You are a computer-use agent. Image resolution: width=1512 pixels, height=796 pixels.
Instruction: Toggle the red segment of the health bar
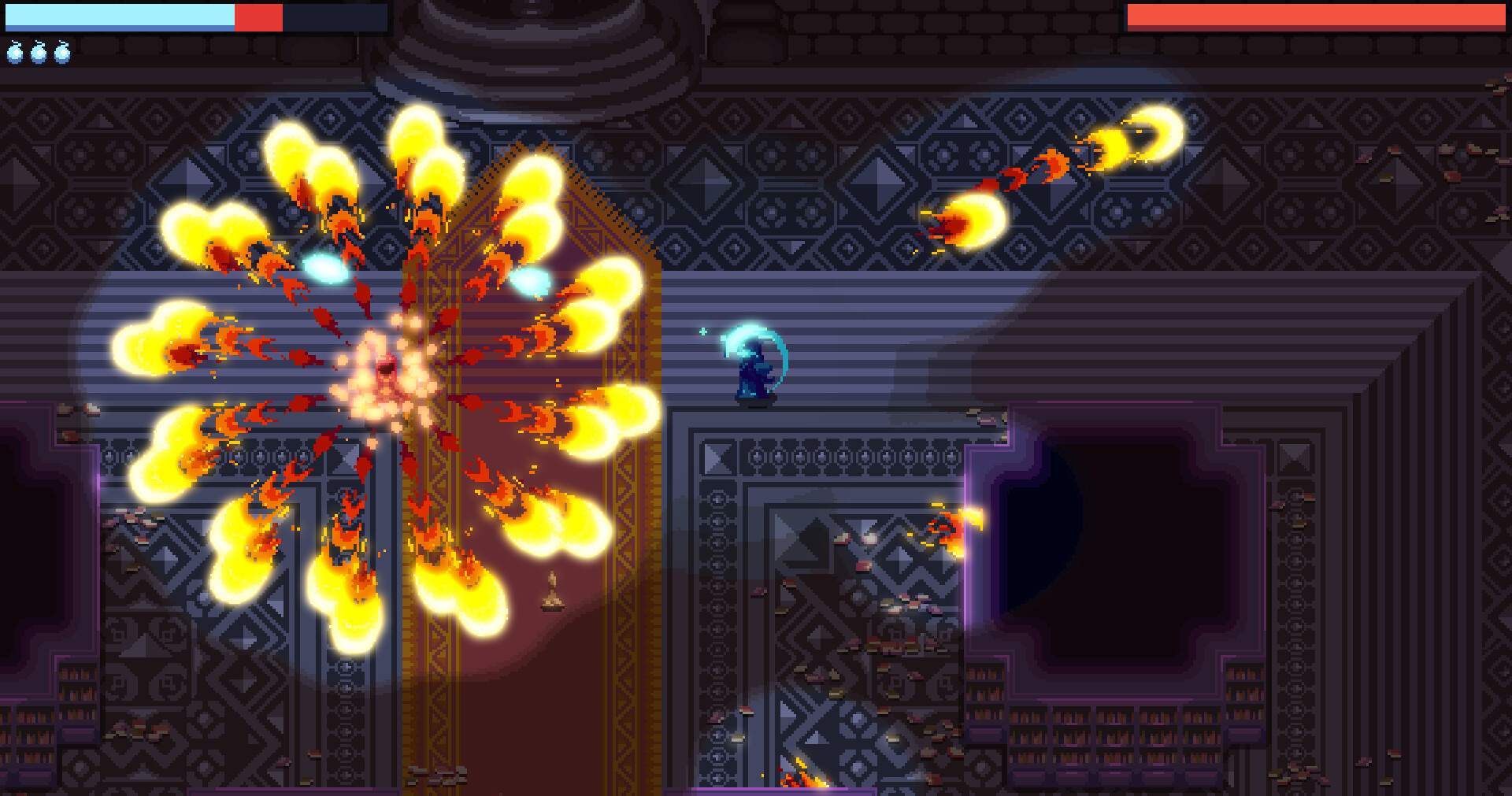pyautogui.click(x=258, y=16)
